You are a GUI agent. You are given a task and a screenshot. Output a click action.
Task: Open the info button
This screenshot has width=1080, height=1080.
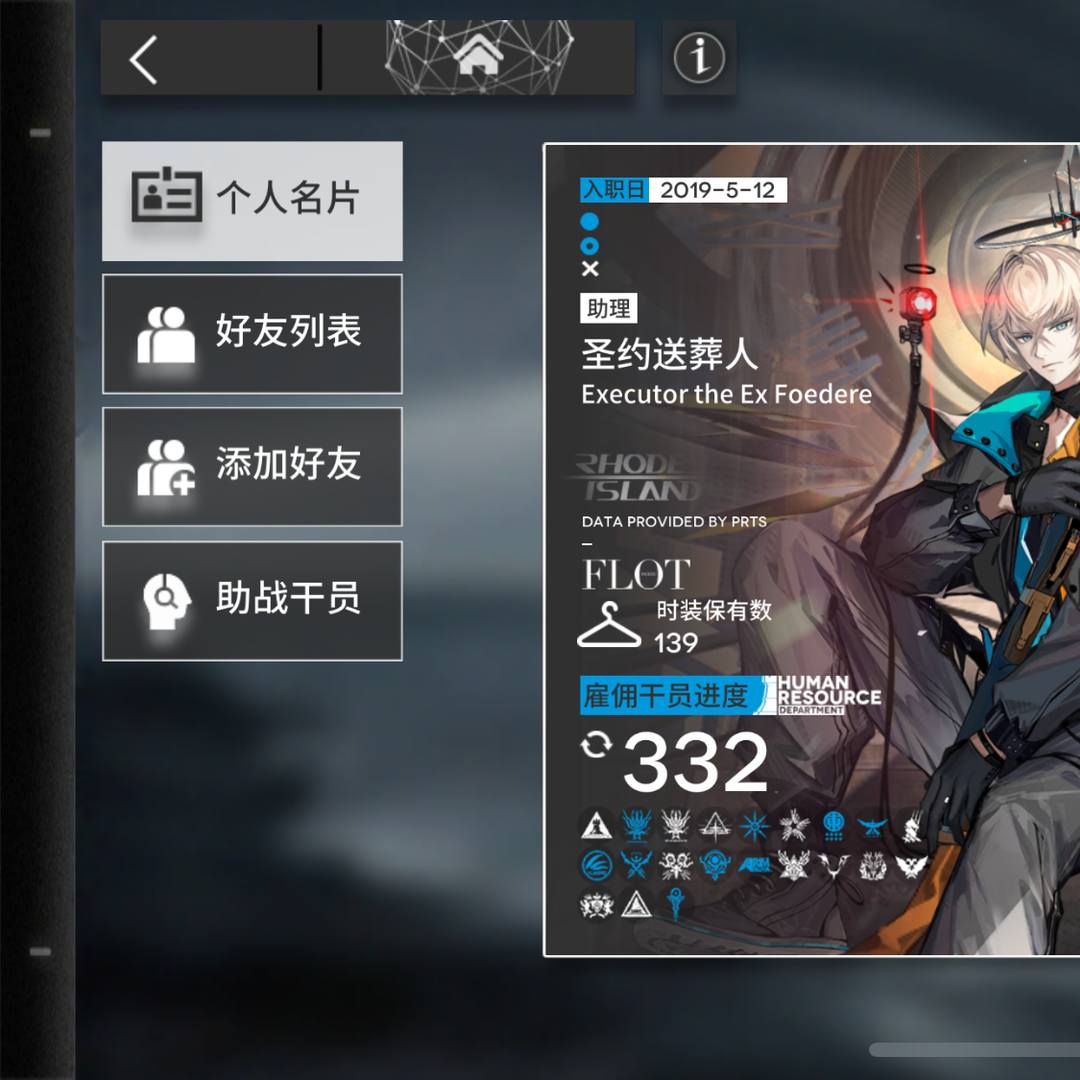[x=699, y=58]
